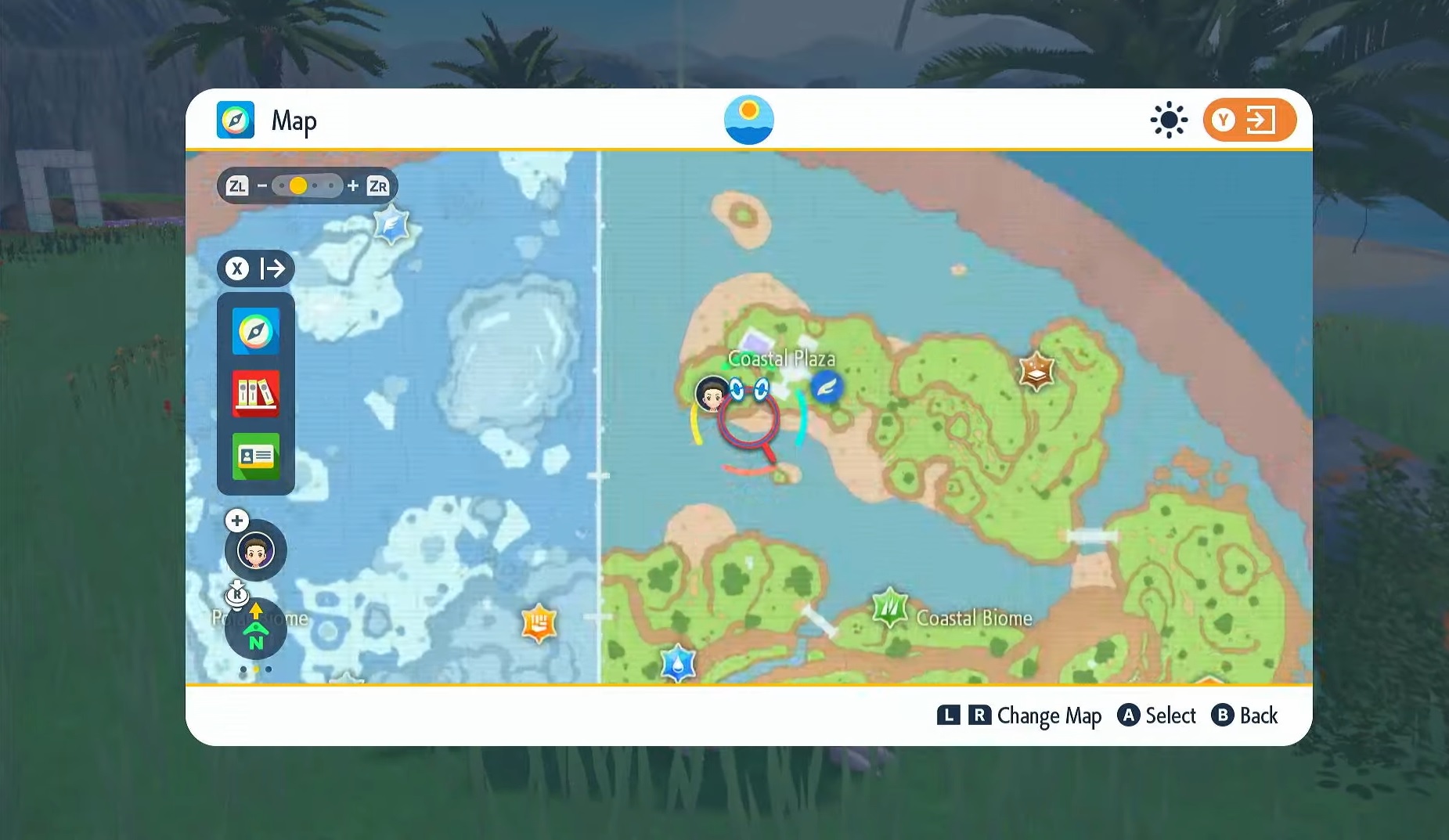Click the player avatar locator button
The height and width of the screenshot is (840, 1449).
[256, 550]
